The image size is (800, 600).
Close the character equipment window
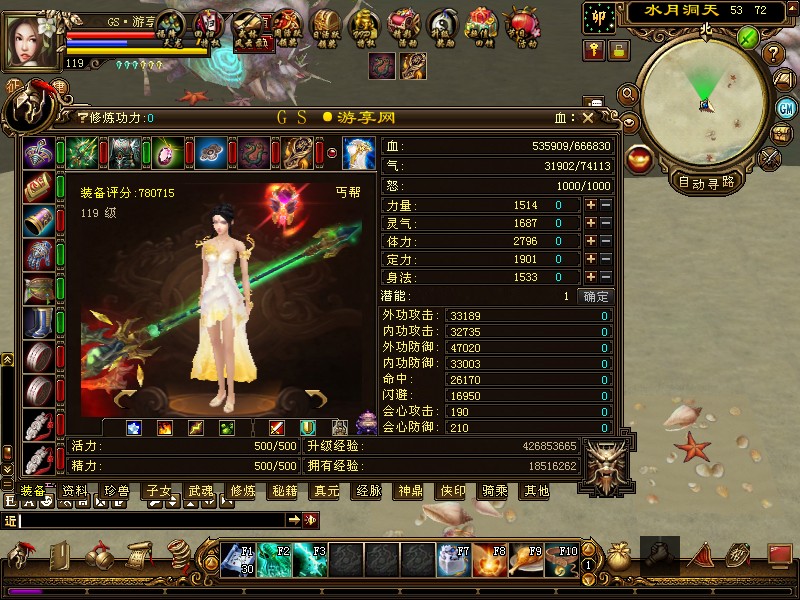tap(588, 117)
